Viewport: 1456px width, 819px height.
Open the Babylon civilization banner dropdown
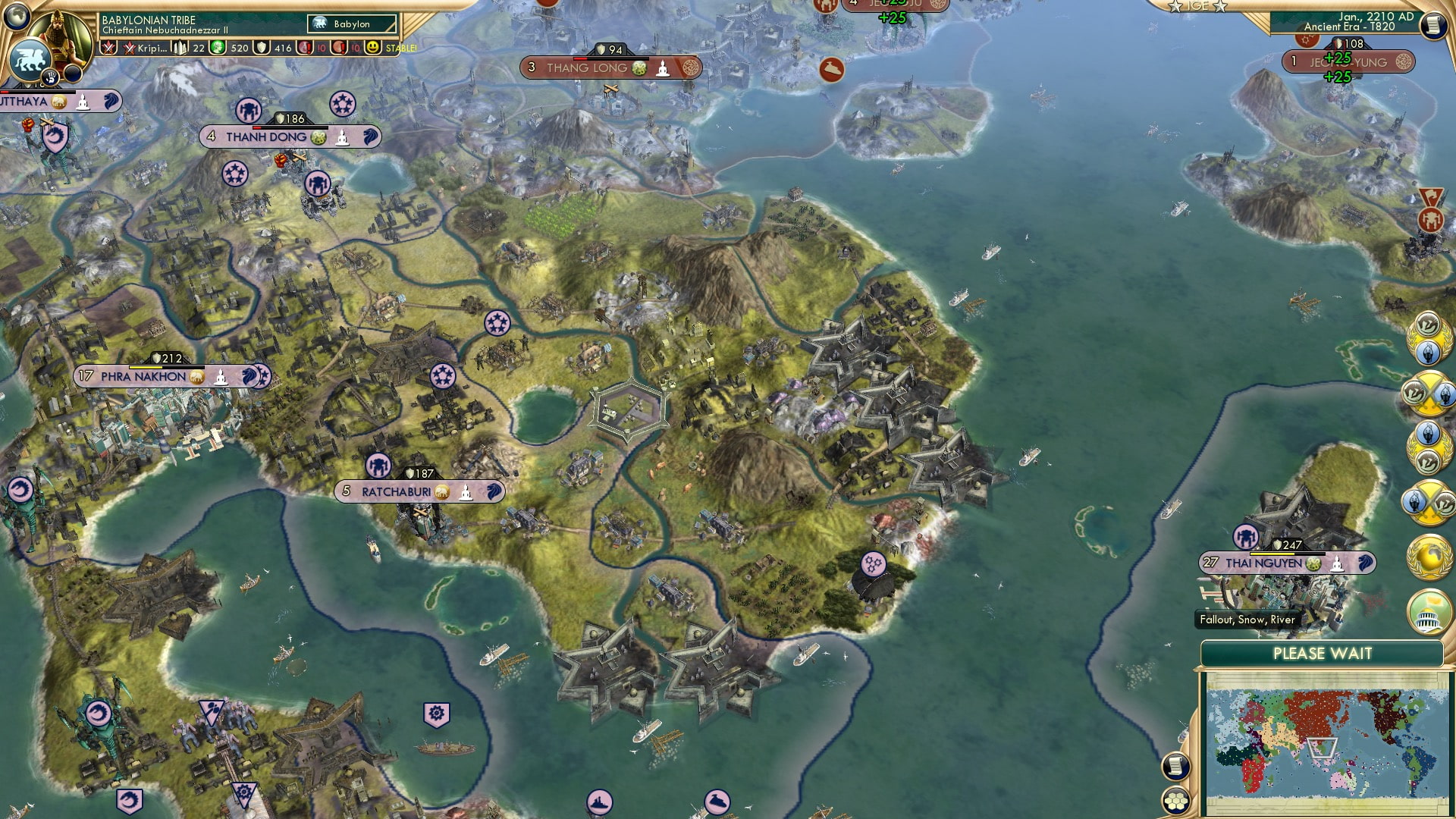(351, 24)
